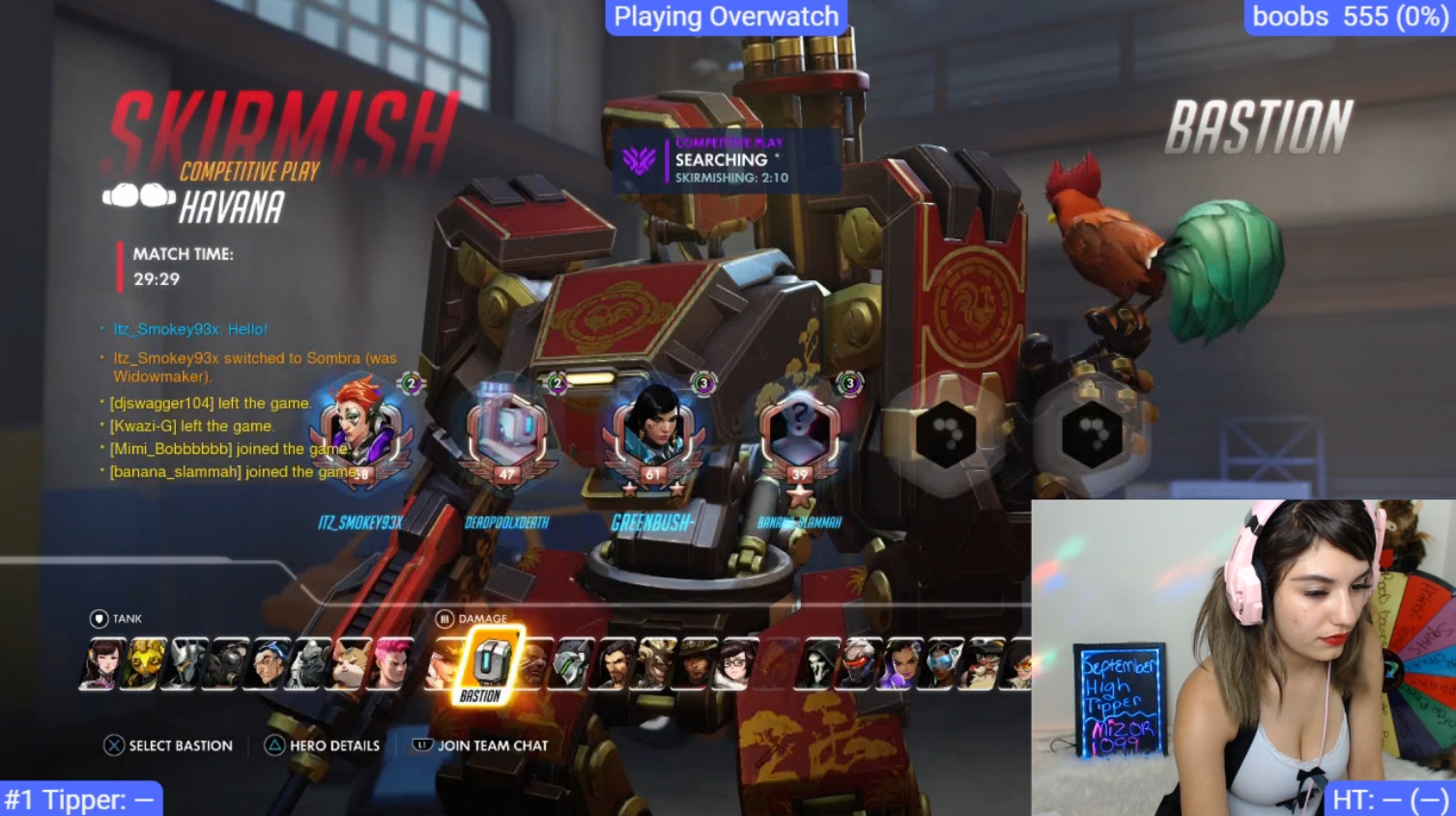
Task: Choose Soldier: 76 from the roster
Action: (x=860, y=665)
